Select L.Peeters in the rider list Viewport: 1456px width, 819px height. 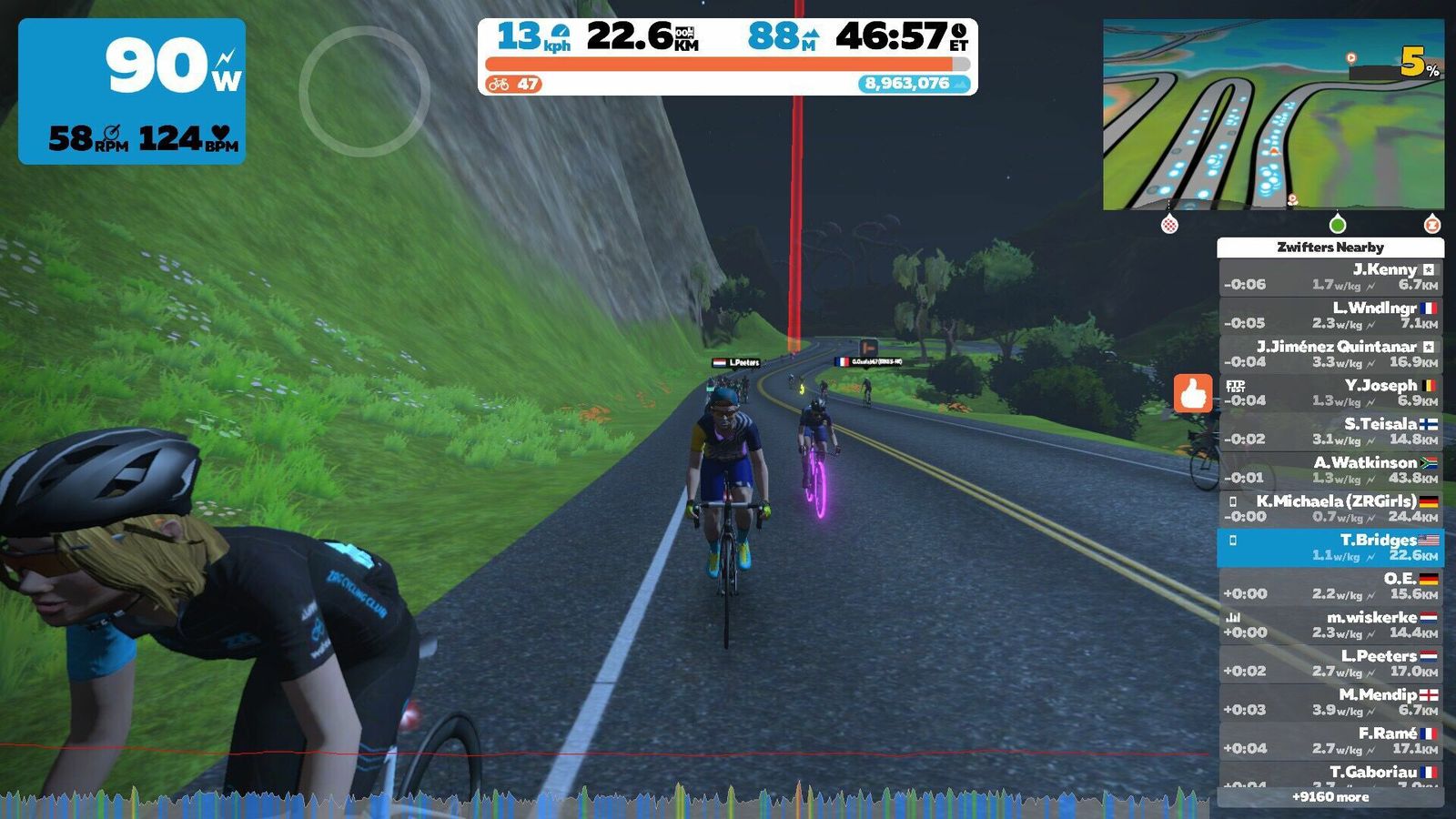(1330, 663)
